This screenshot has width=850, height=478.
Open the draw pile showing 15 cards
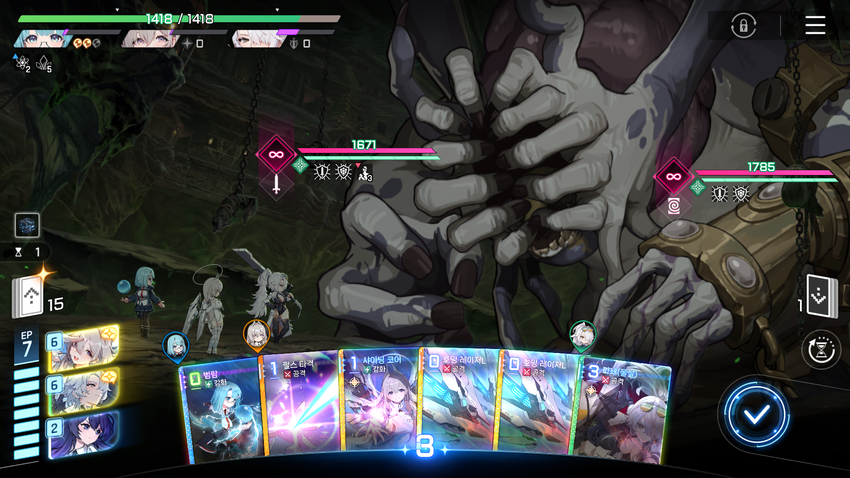[x=31, y=298]
